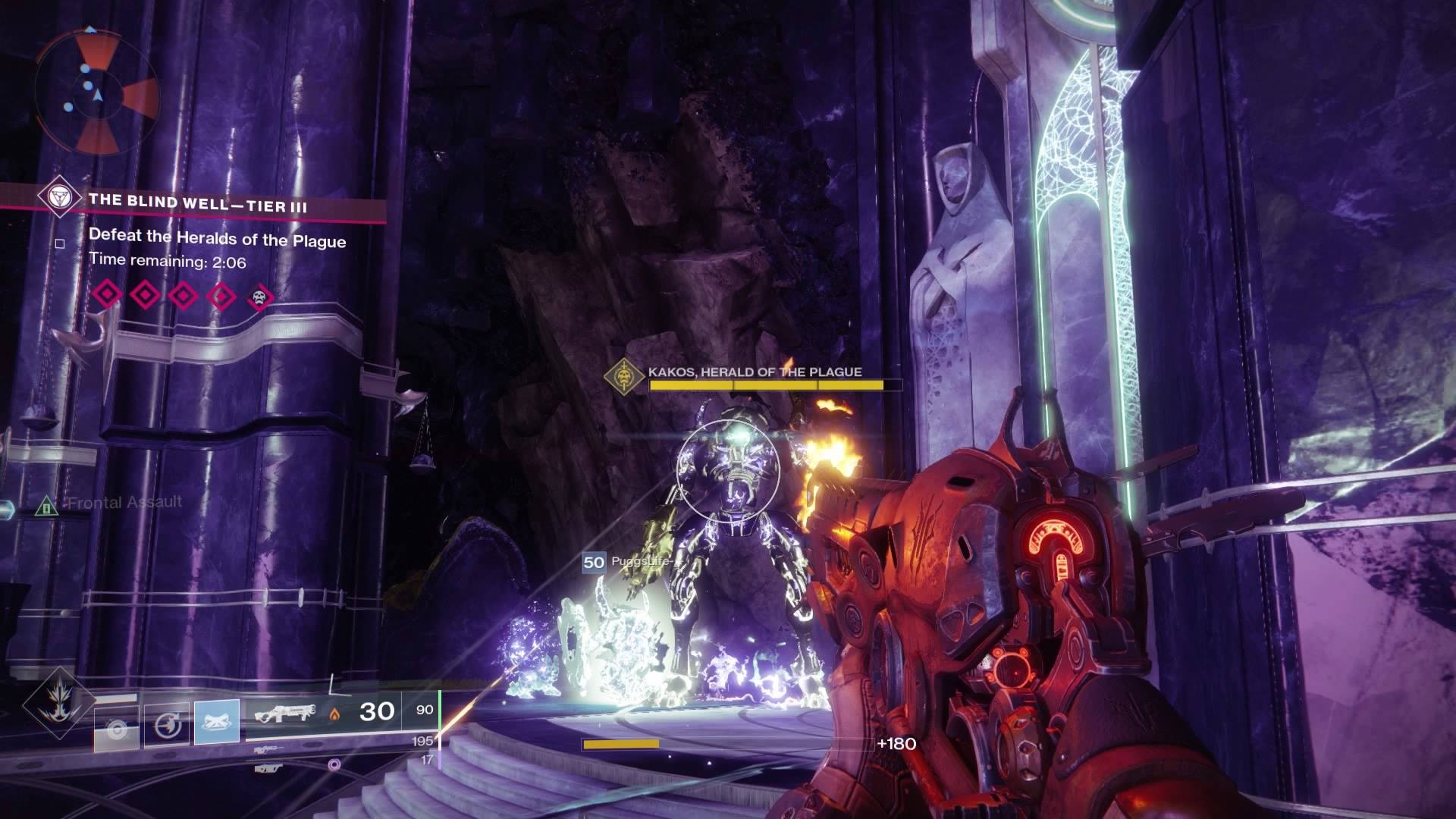
Task: Use the grenade ability slot
Action: click(116, 727)
